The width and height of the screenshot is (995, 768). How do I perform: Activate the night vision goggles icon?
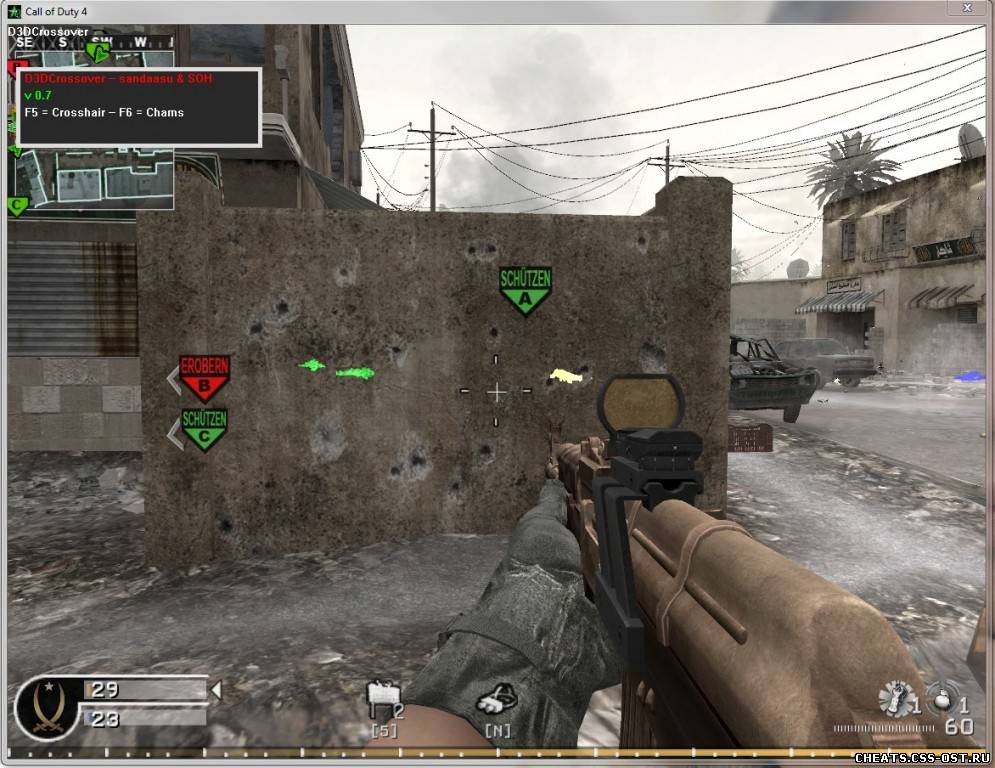(496, 698)
